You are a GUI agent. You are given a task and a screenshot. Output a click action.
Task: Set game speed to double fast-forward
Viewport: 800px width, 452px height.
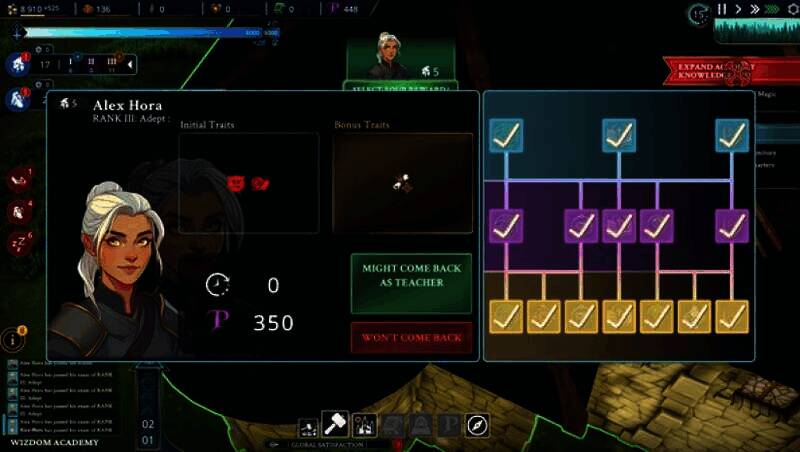(753, 10)
